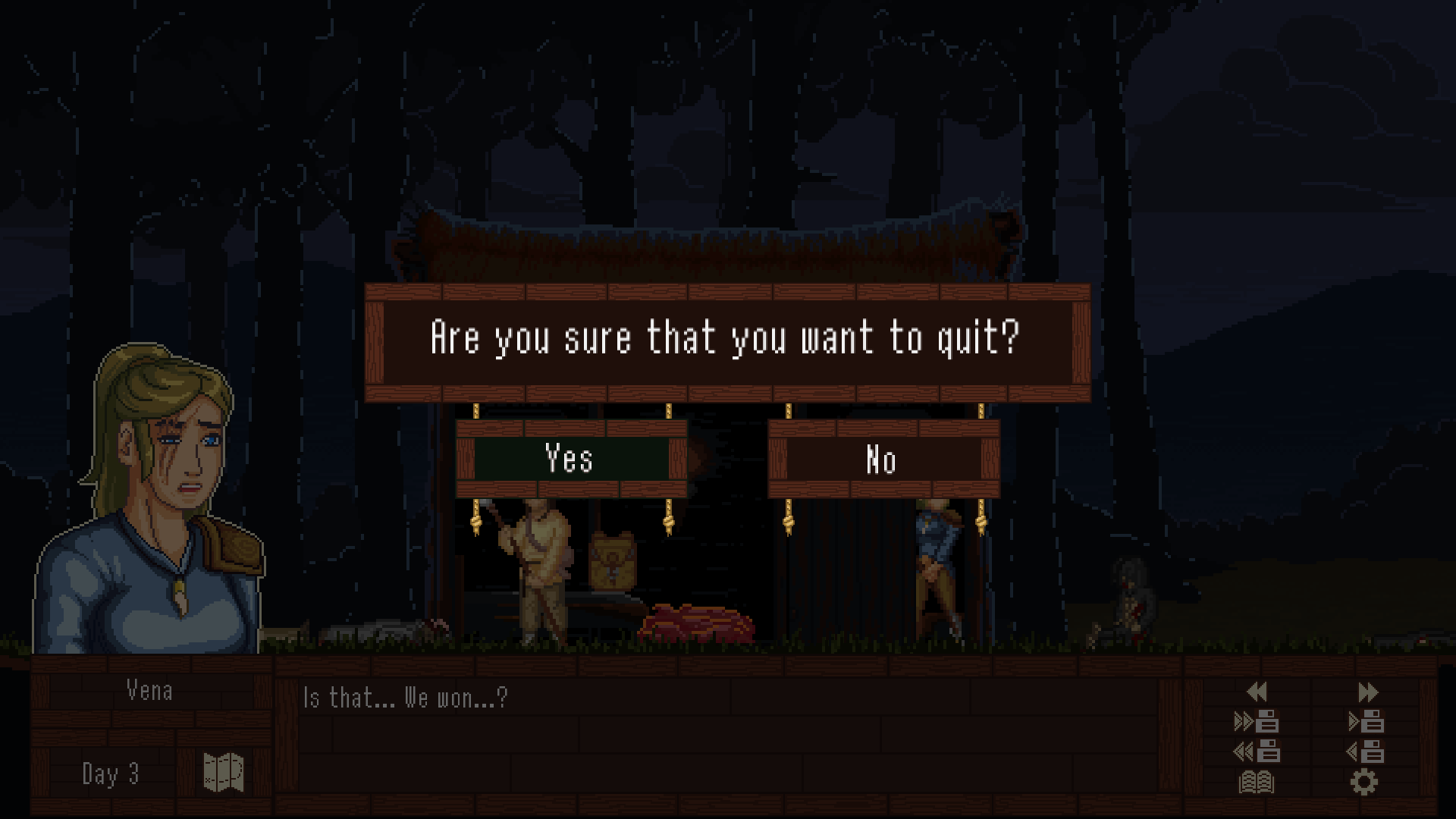The width and height of the screenshot is (1456, 819).
Task: Open the open-book log icon
Action: [x=1257, y=782]
